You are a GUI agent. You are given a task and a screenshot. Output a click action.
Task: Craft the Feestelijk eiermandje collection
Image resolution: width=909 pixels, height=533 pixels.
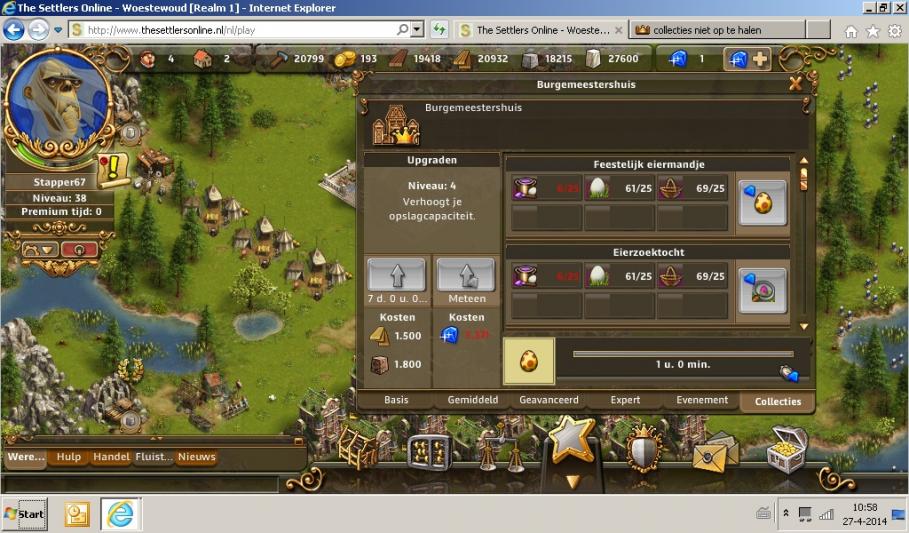click(x=762, y=203)
